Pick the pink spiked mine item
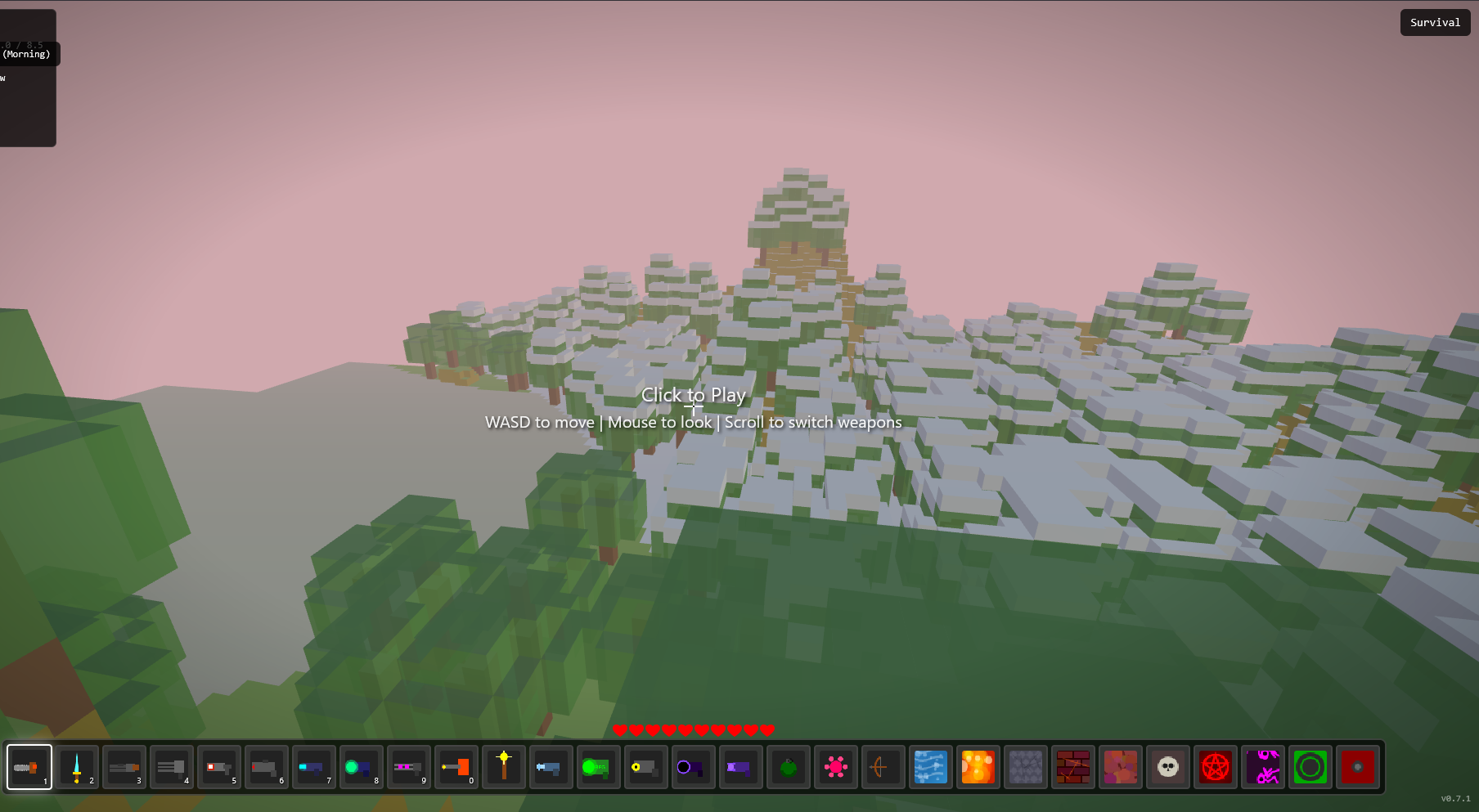The height and width of the screenshot is (812, 1479). (835, 766)
